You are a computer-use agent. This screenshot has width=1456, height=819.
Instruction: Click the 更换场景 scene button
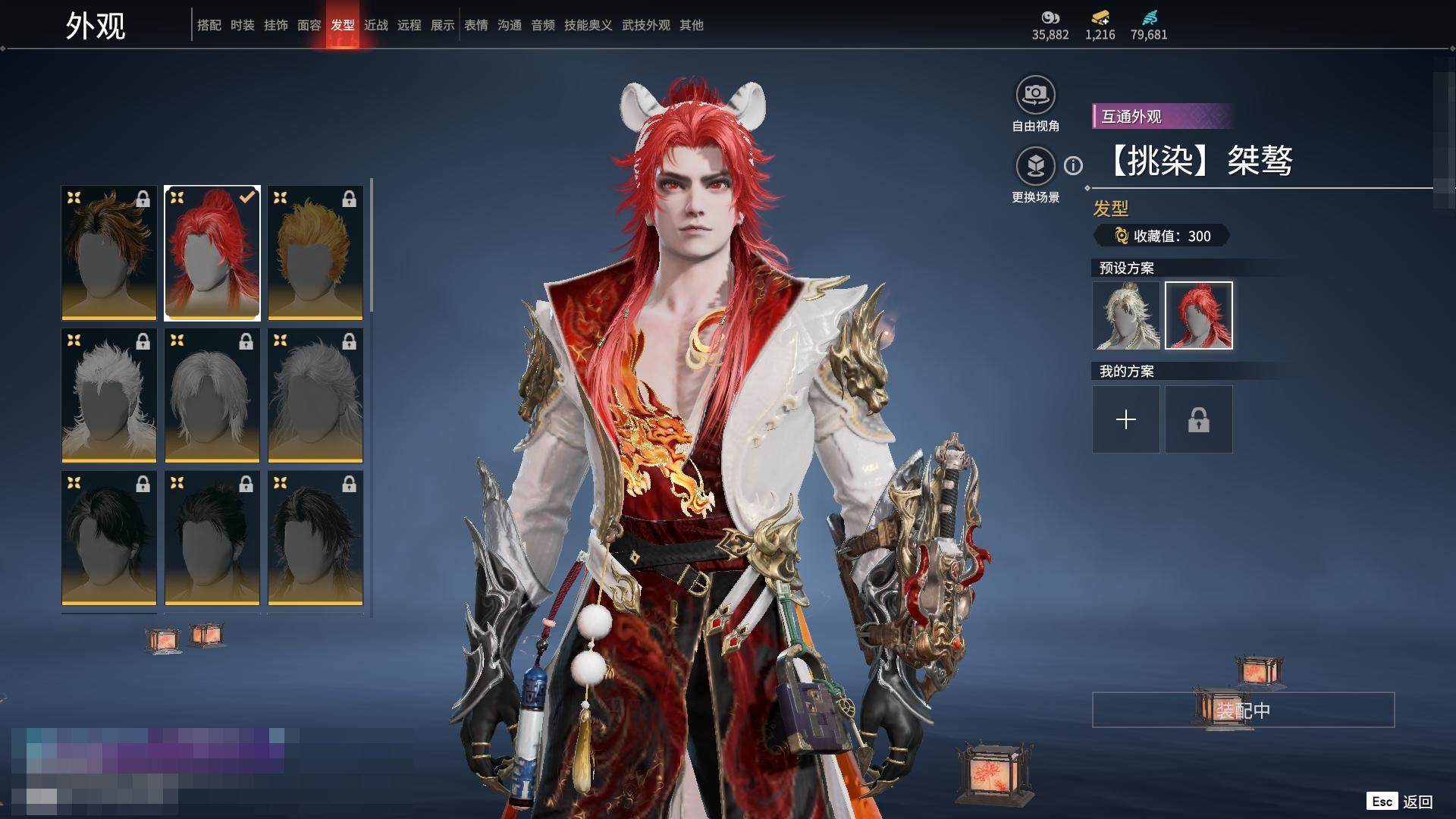1035,166
